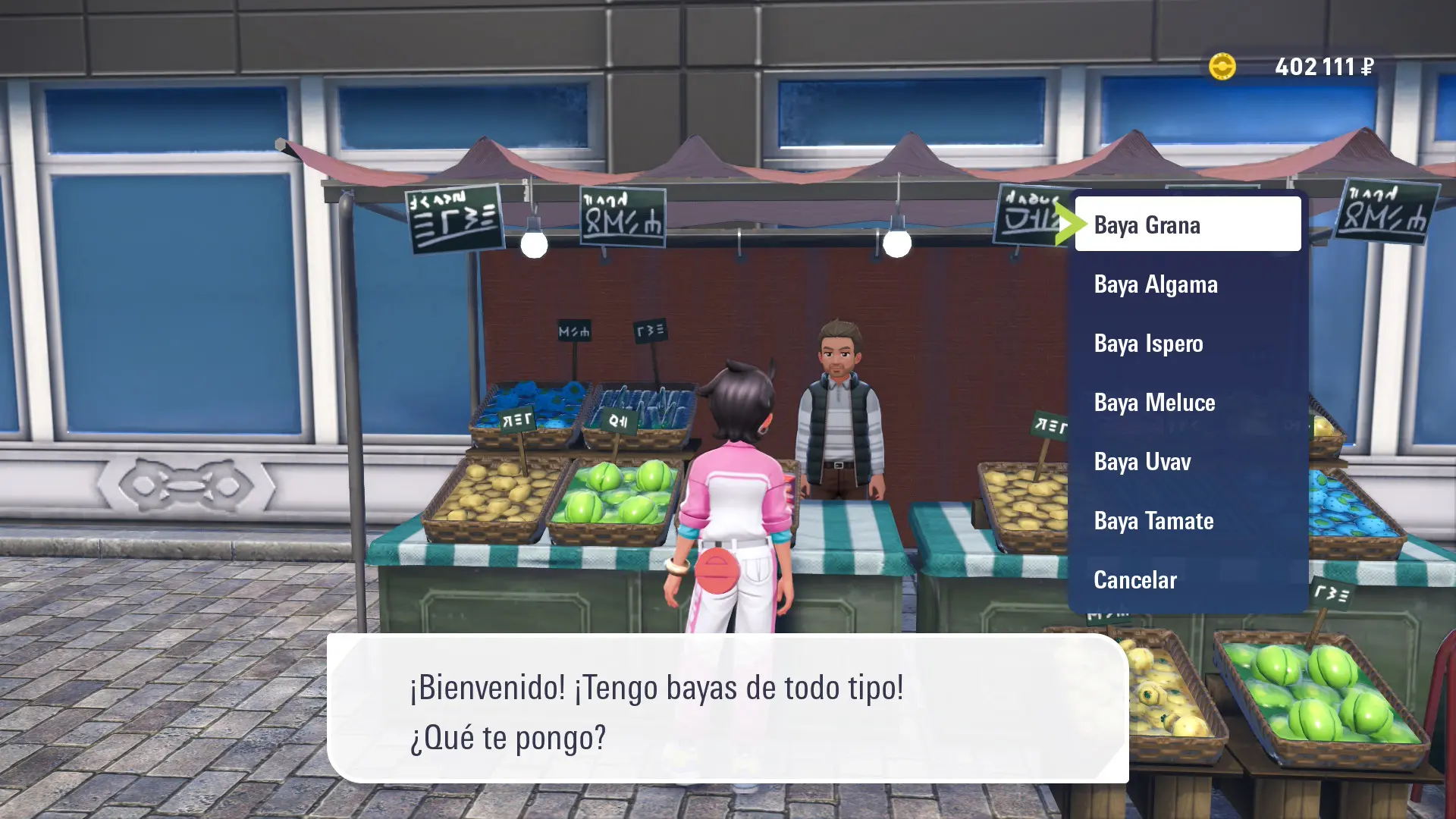This screenshot has width=1456, height=819.
Task: Pick Baya Ispero in the shop menu
Action: [1187, 344]
